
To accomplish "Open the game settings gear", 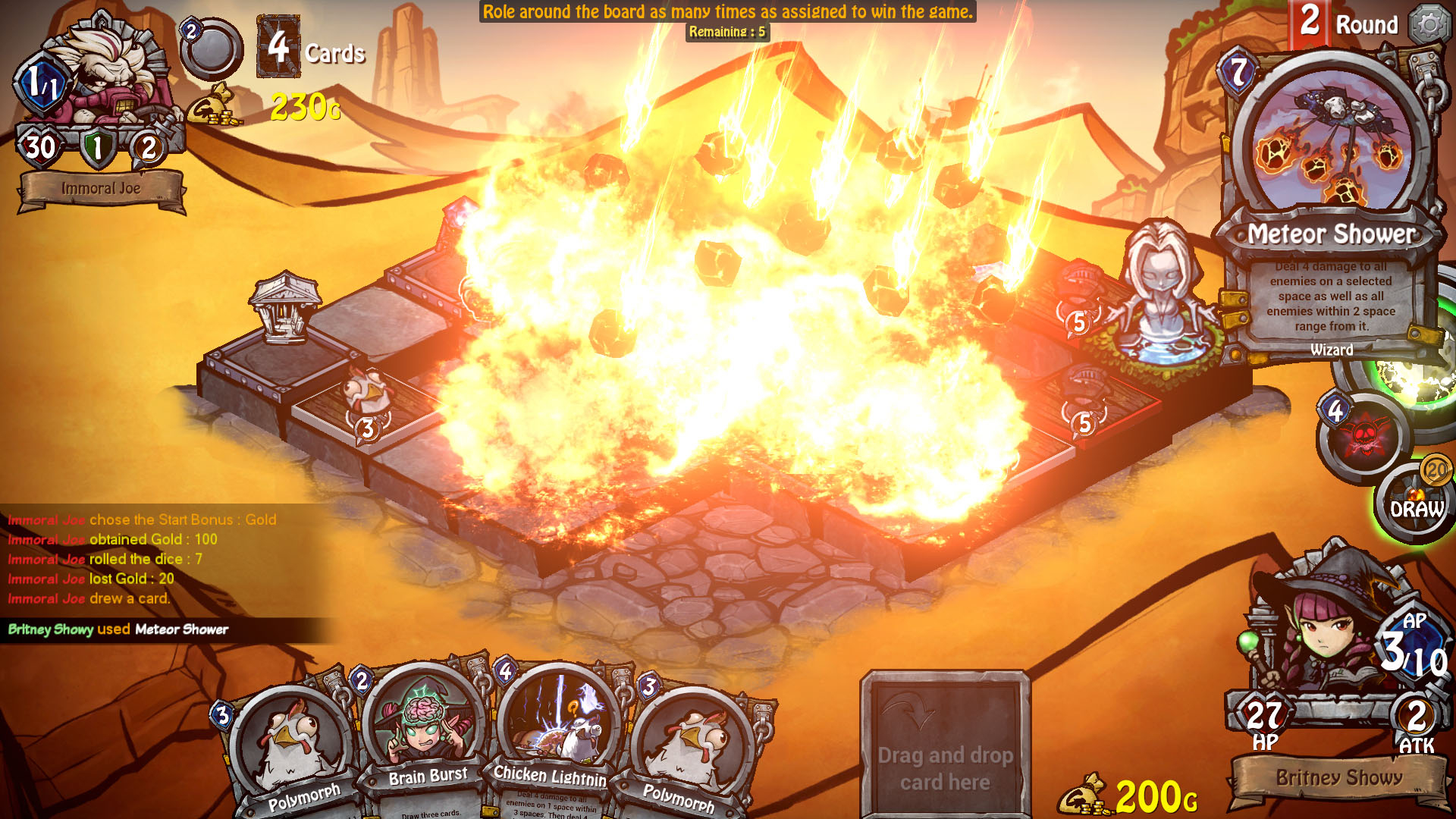I will tap(1429, 23).
